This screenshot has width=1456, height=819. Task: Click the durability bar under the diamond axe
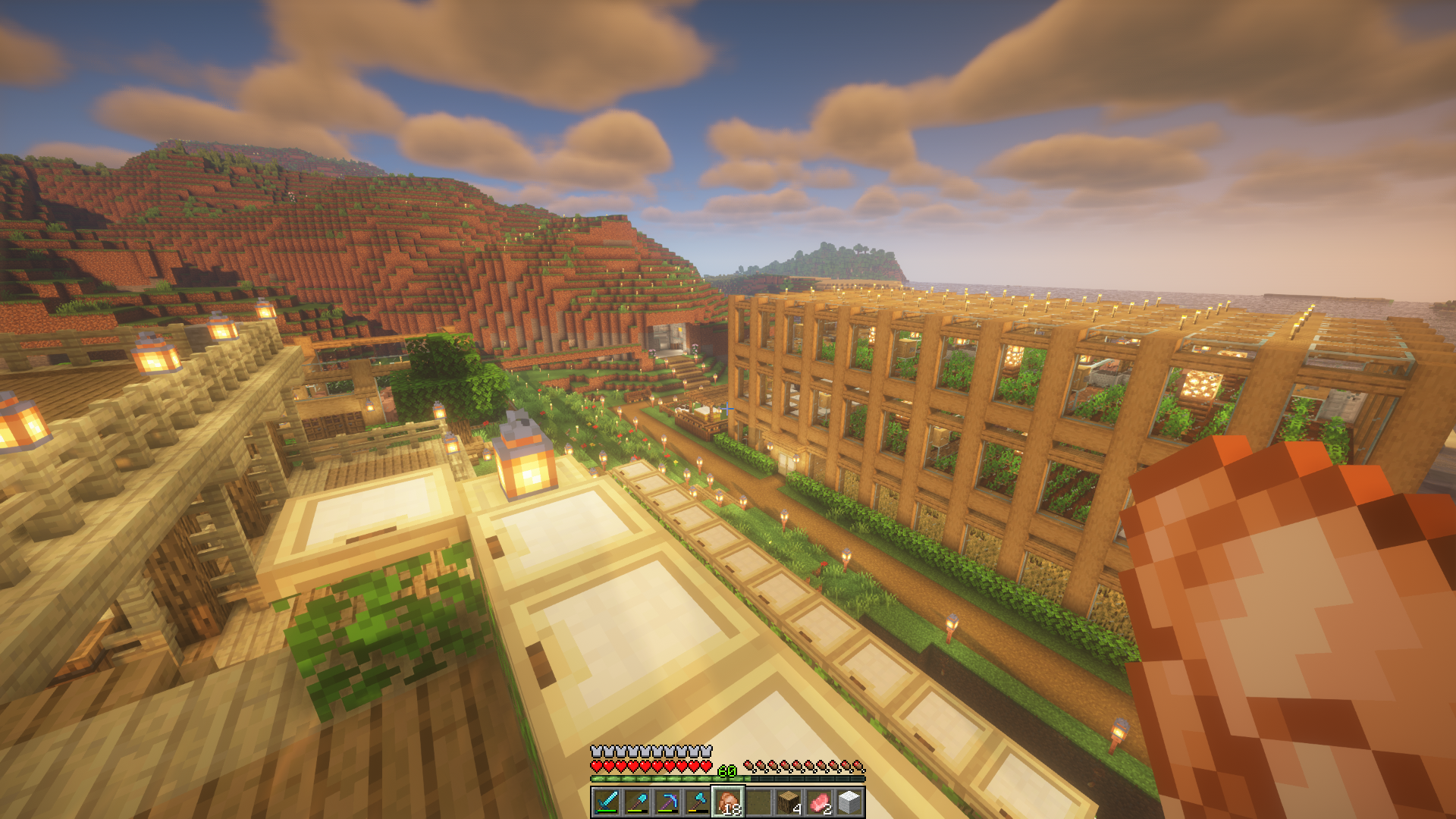699,812
